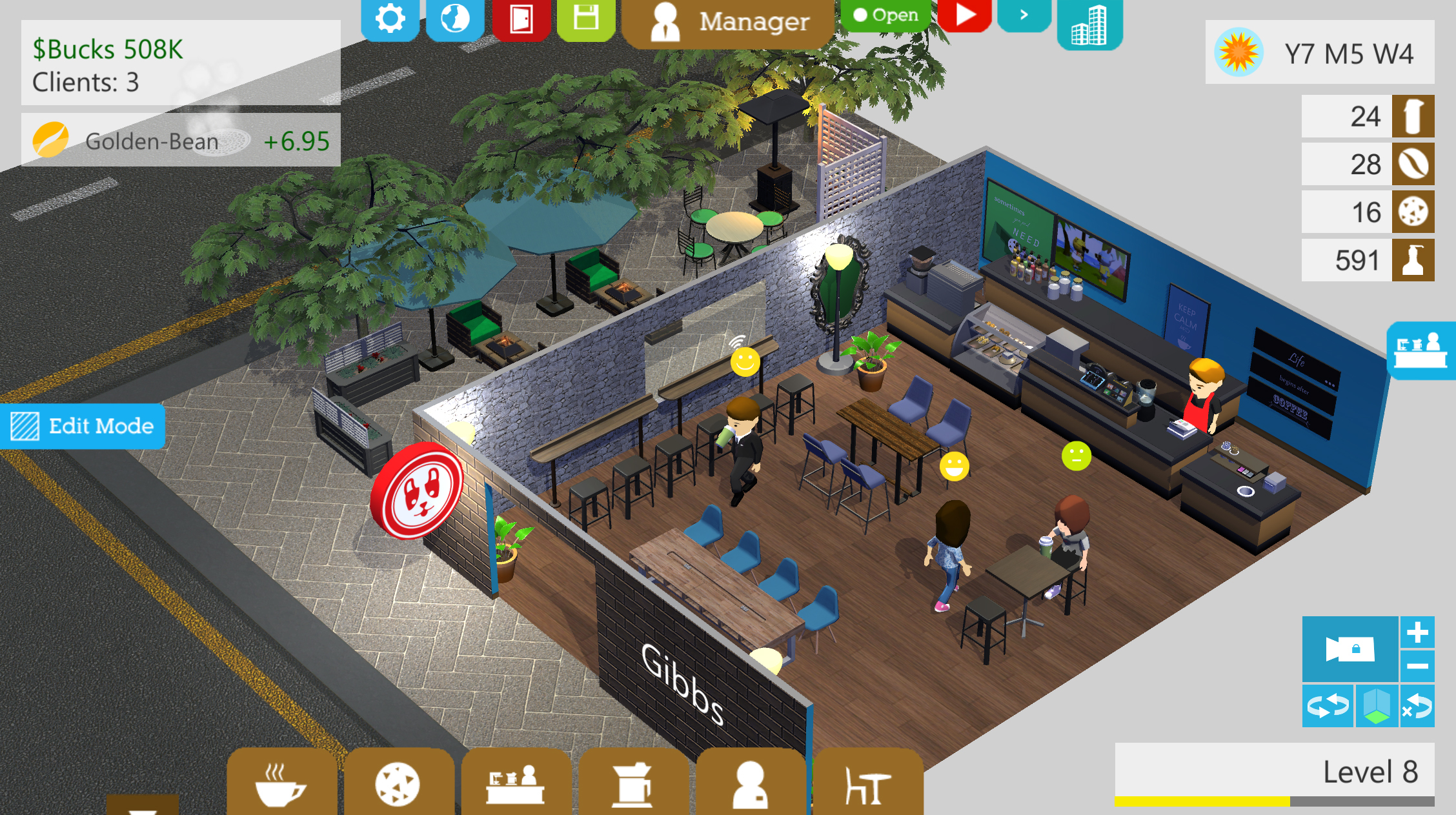Screen dimensions: 1456x815
Task: Zoom in with the plus button
Action: [x=1417, y=633]
